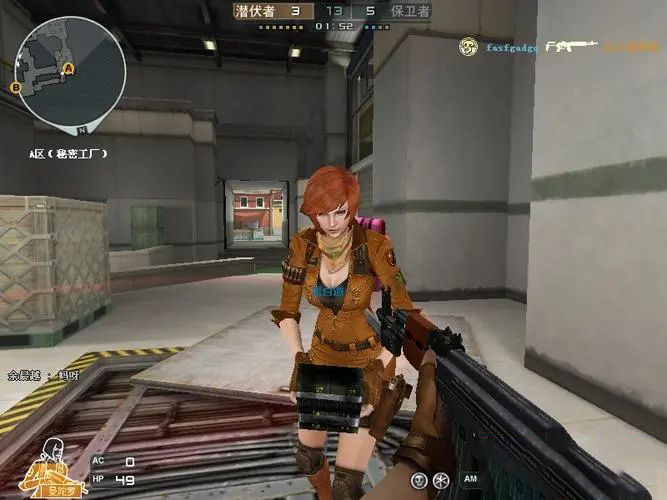Click the rifle icon in kill feed
This screenshot has width=667, height=500.
pyautogui.click(x=573, y=46)
